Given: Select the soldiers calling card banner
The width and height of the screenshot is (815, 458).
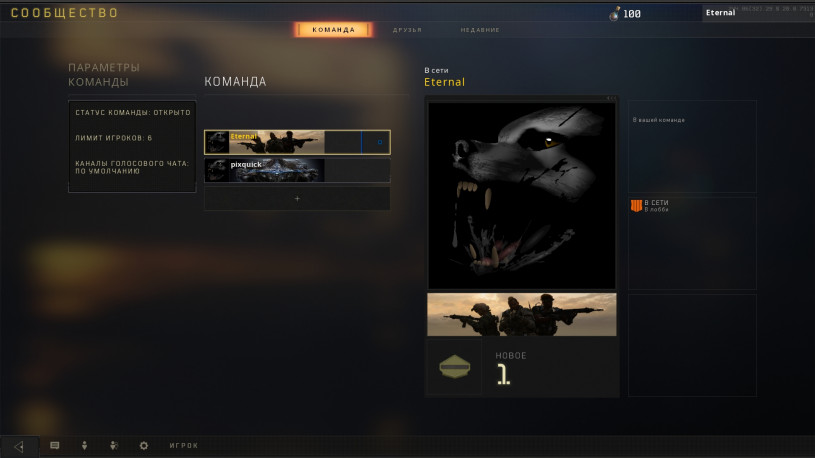Looking at the screenshot, I should tap(521, 314).
